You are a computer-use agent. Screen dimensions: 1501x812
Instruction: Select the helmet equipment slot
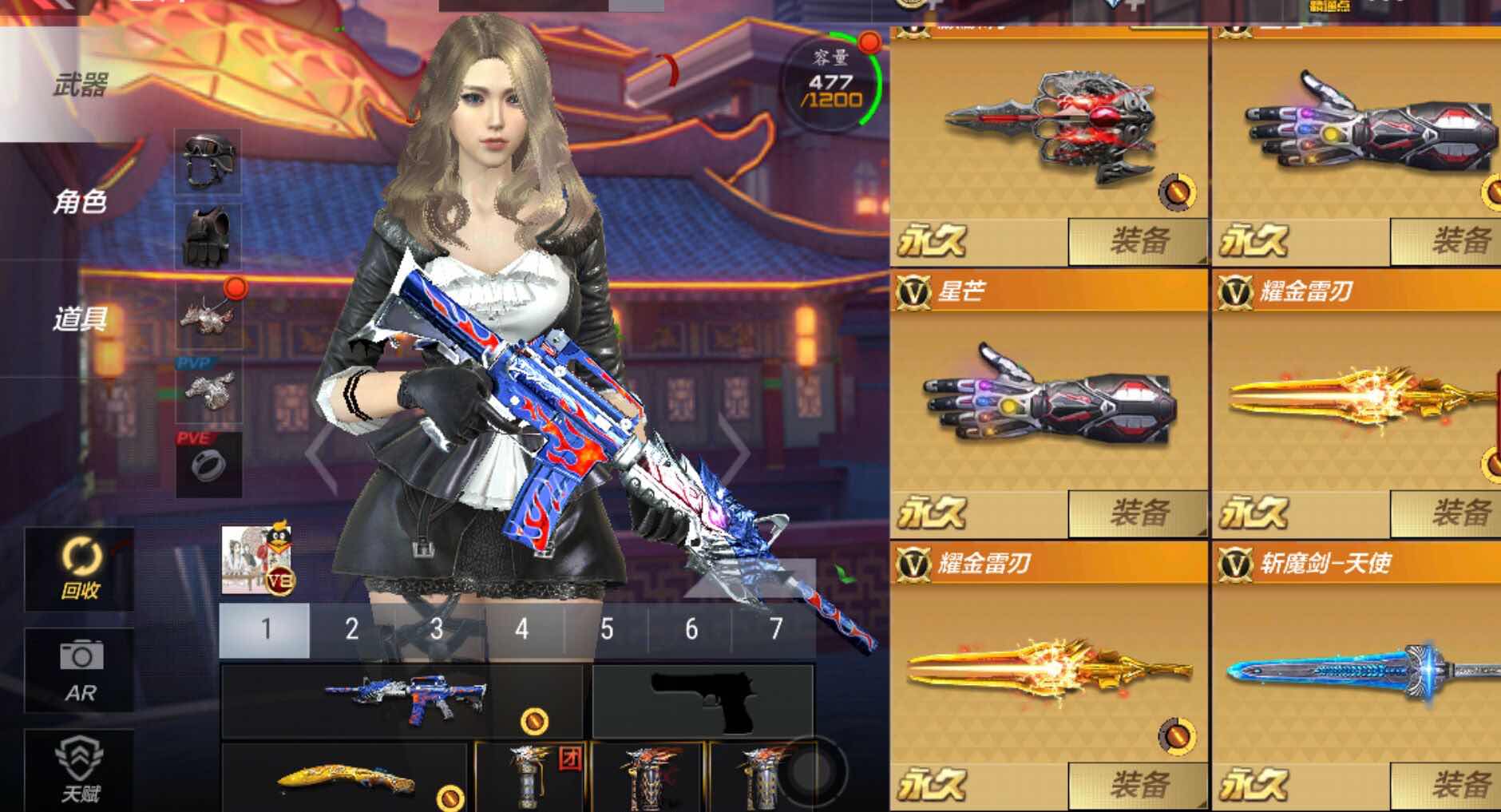(x=206, y=160)
